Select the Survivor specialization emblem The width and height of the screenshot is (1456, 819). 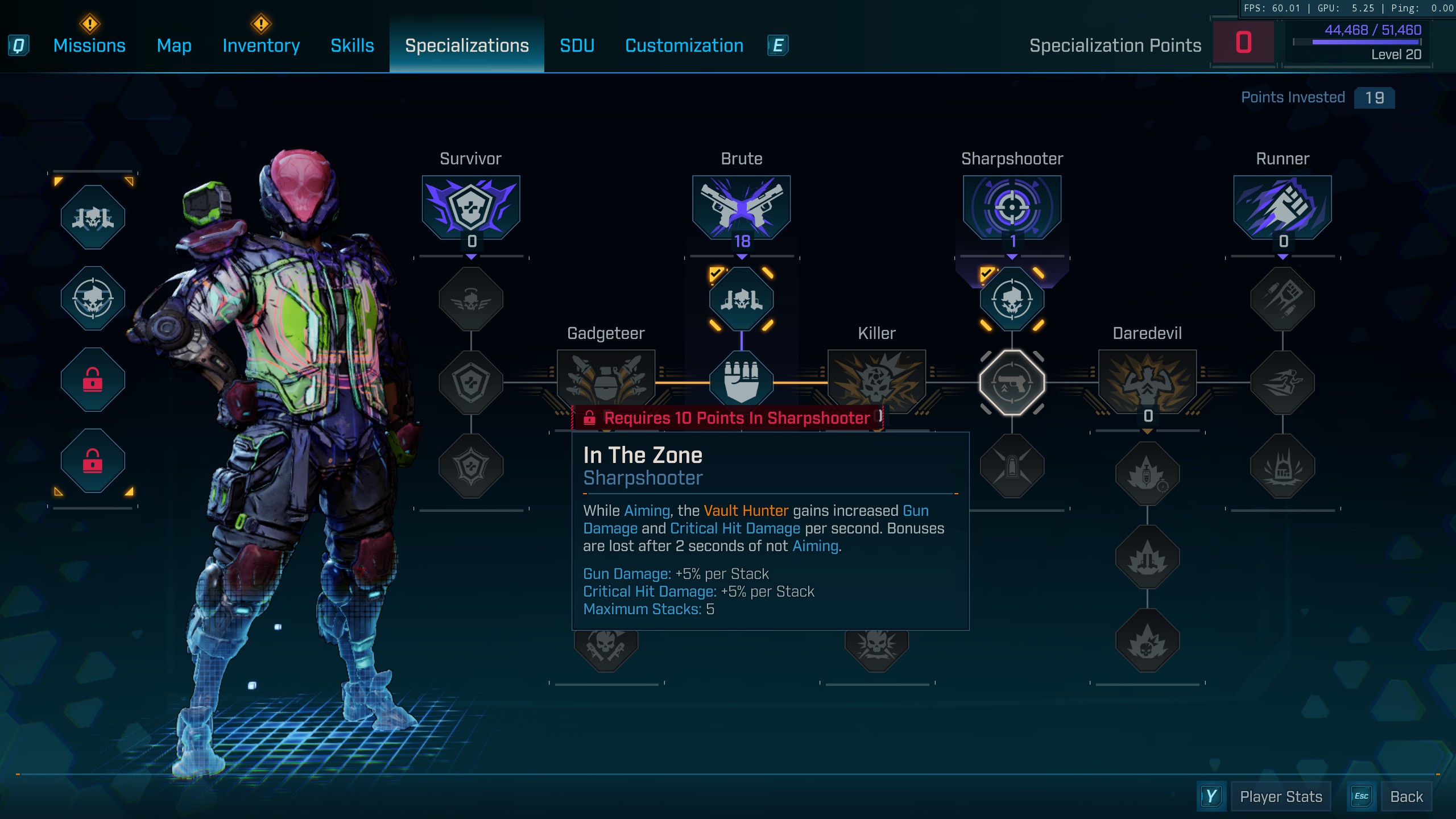[471, 207]
